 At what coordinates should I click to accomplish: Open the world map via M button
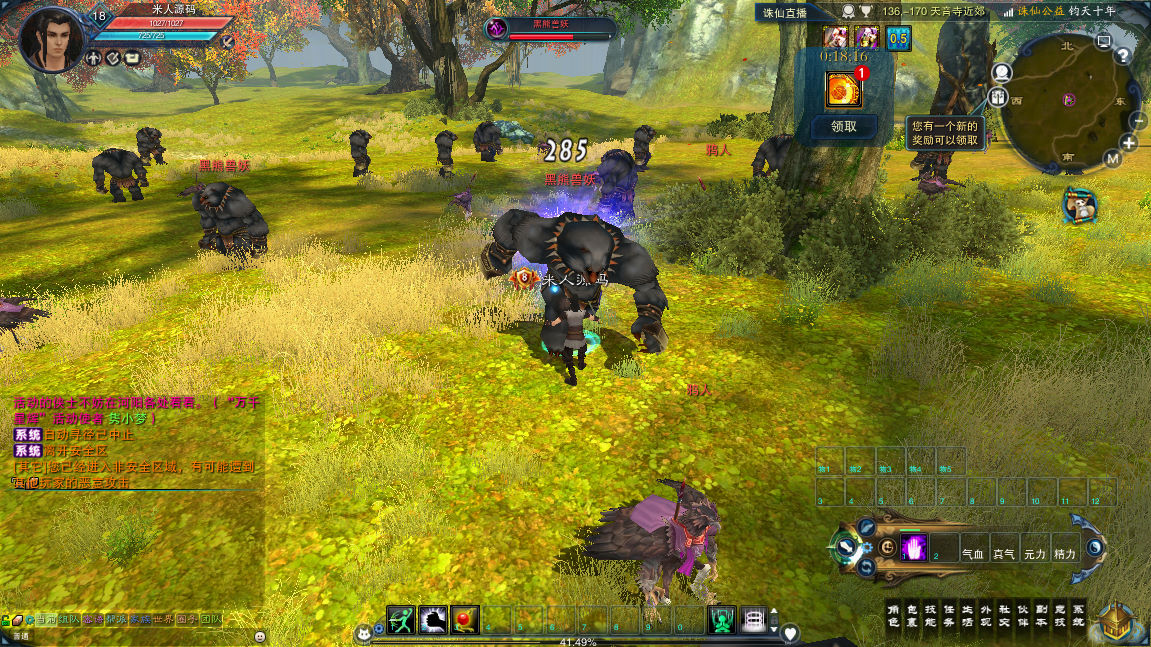pos(1113,159)
